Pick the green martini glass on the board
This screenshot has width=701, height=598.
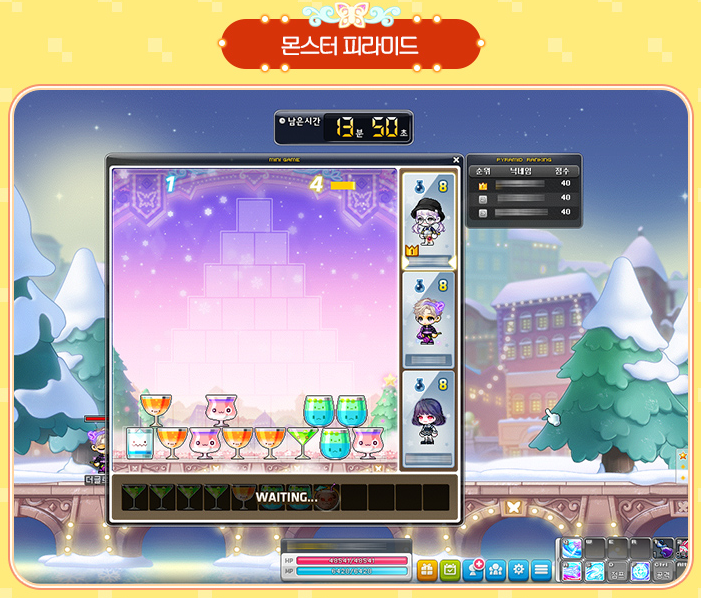(x=301, y=440)
